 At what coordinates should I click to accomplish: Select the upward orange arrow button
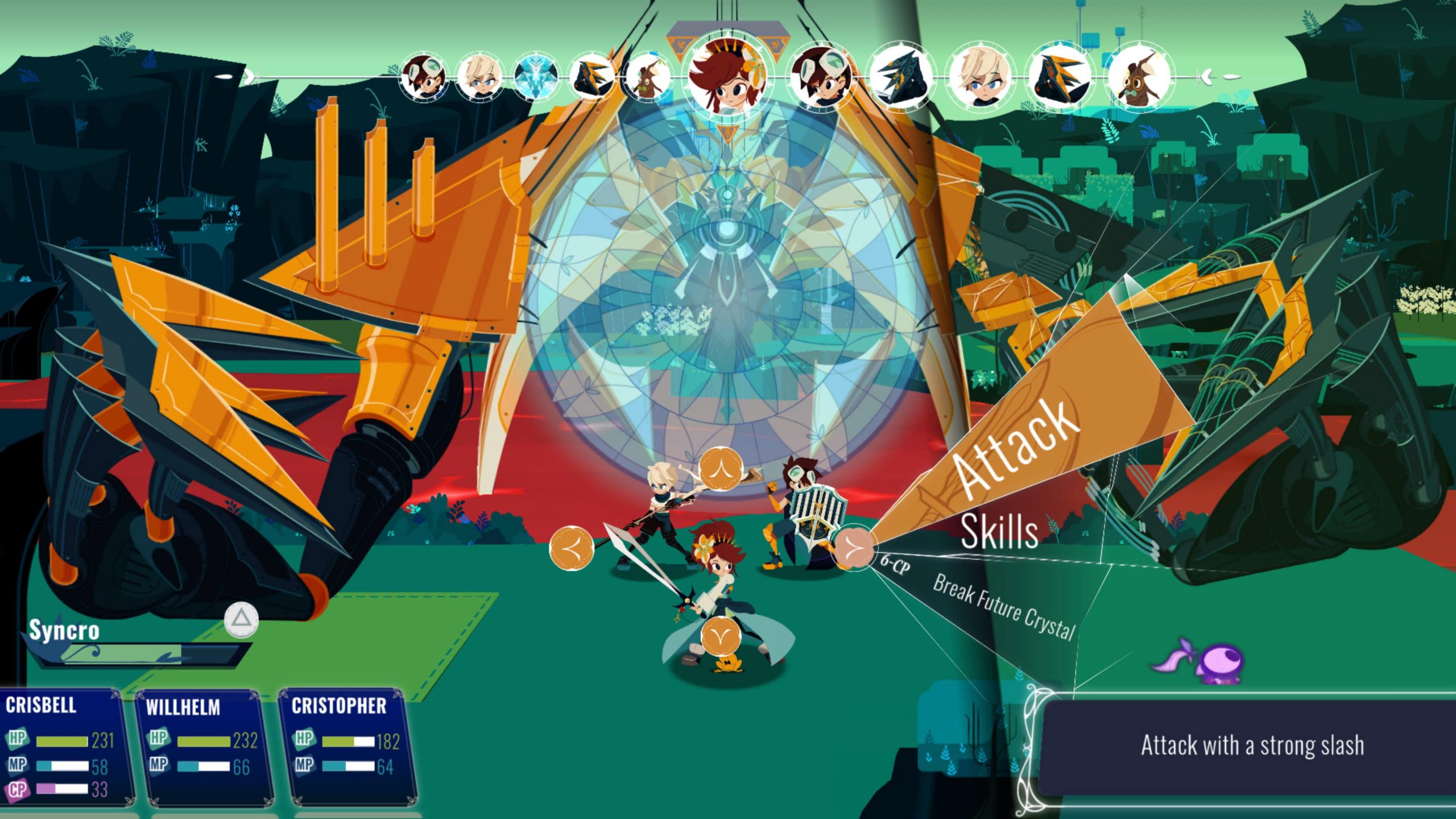pyautogui.click(x=721, y=470)
